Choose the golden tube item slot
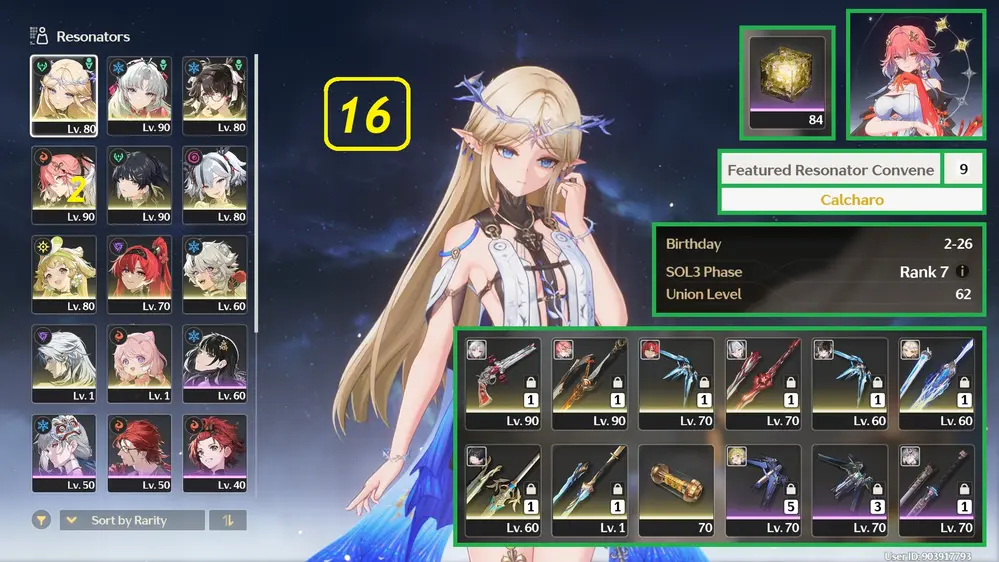Screen dimensions: 999x562 pyautogui.click(x=676, y=490)
